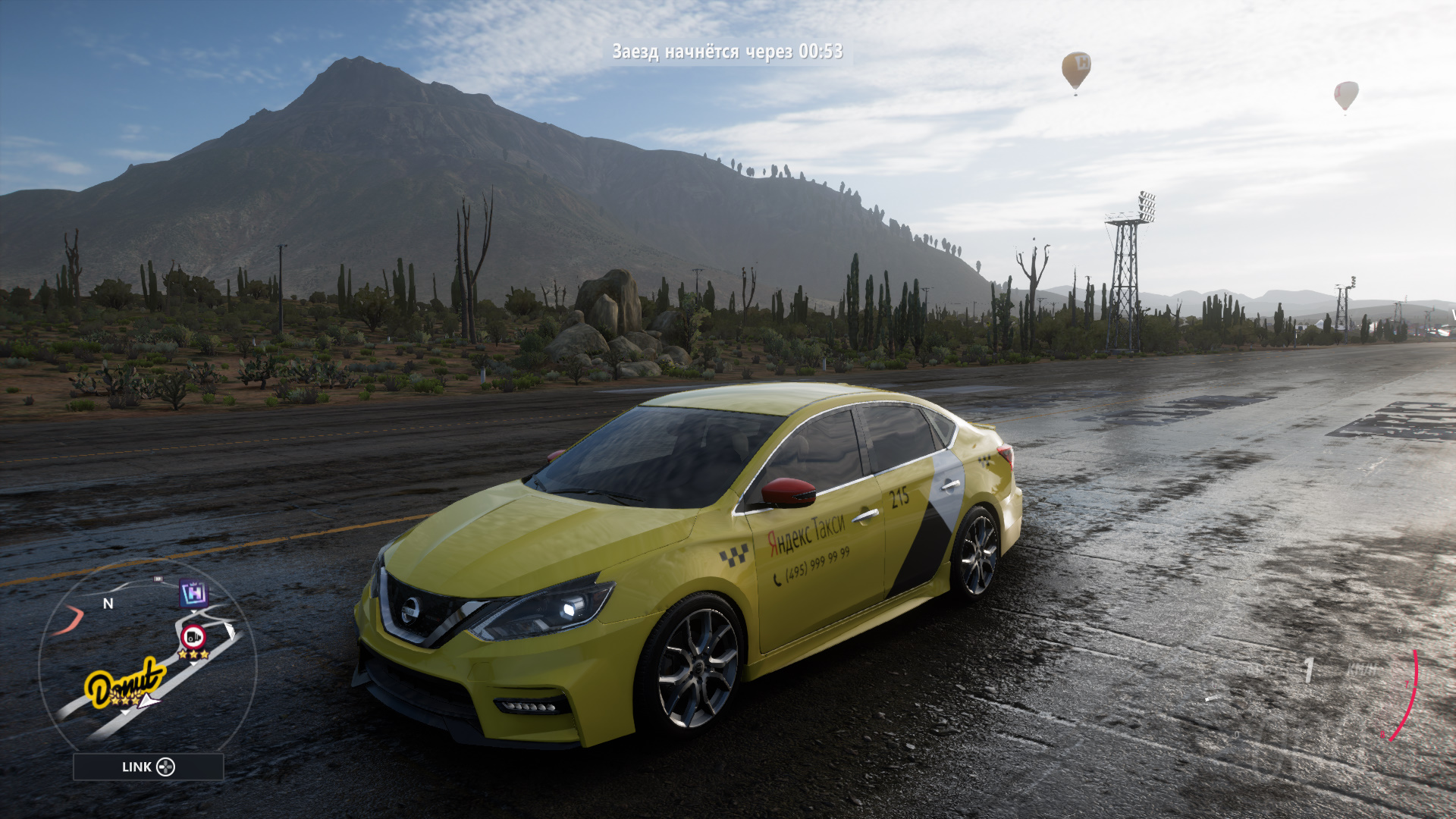Select the speed camera marker on minimap
Image resolution: width=1456 pixels, height=819 pixels.
[x=193, y=636]
